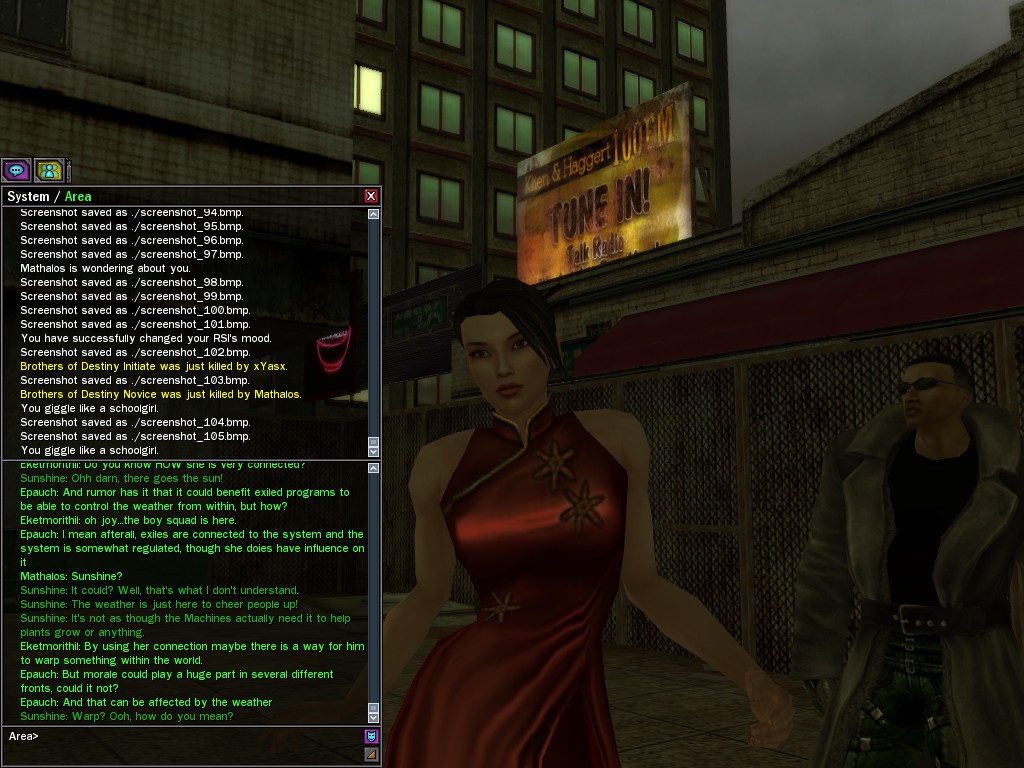Click the orange triangle resize icon
This screenshot has width=1024, height=768.
[371, 754]
